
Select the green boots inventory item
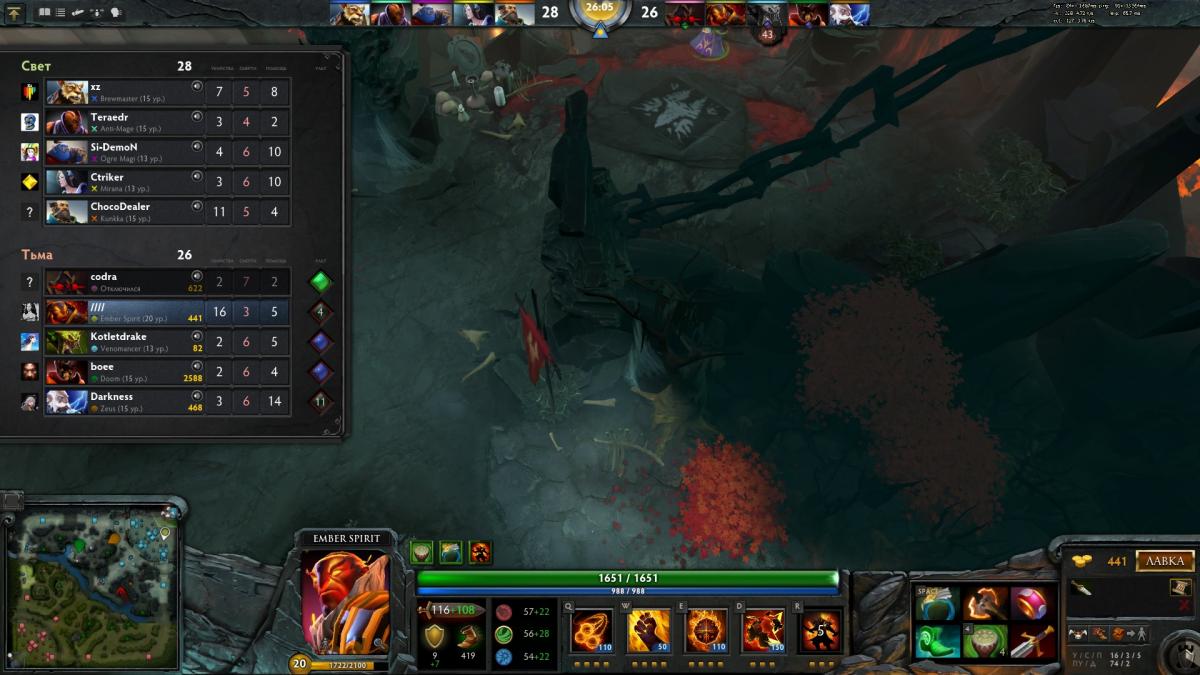click(x=937, y=641)
